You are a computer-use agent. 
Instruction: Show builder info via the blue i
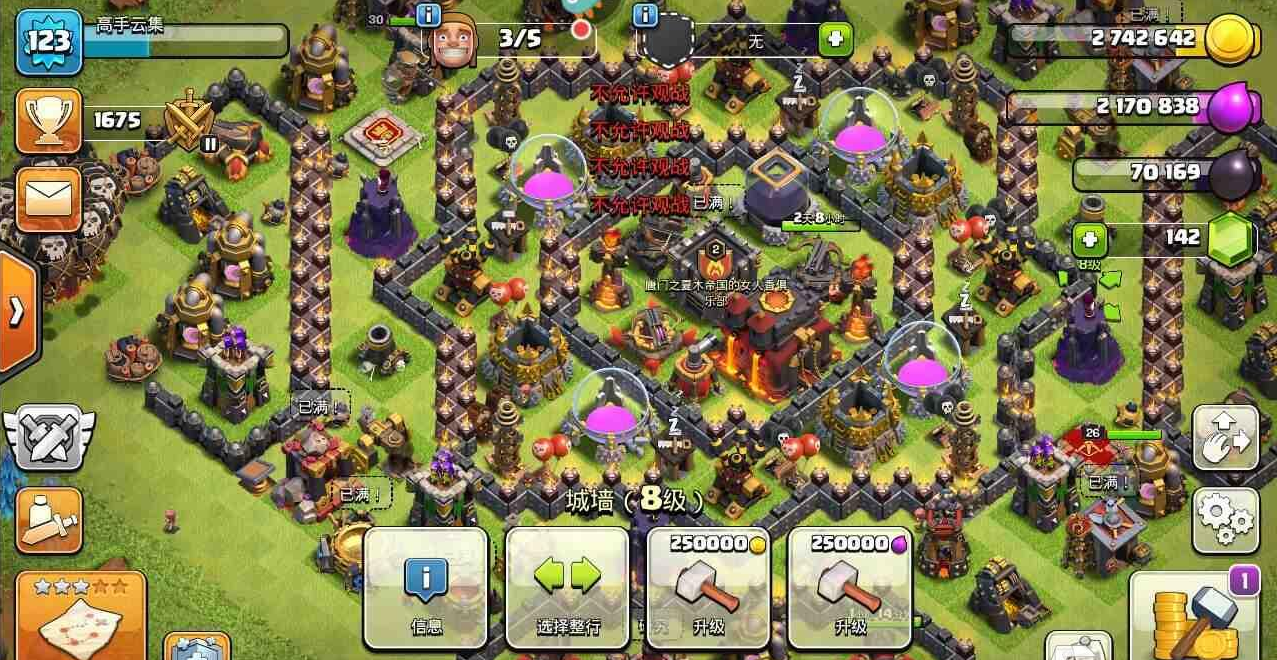click(429, 15)
